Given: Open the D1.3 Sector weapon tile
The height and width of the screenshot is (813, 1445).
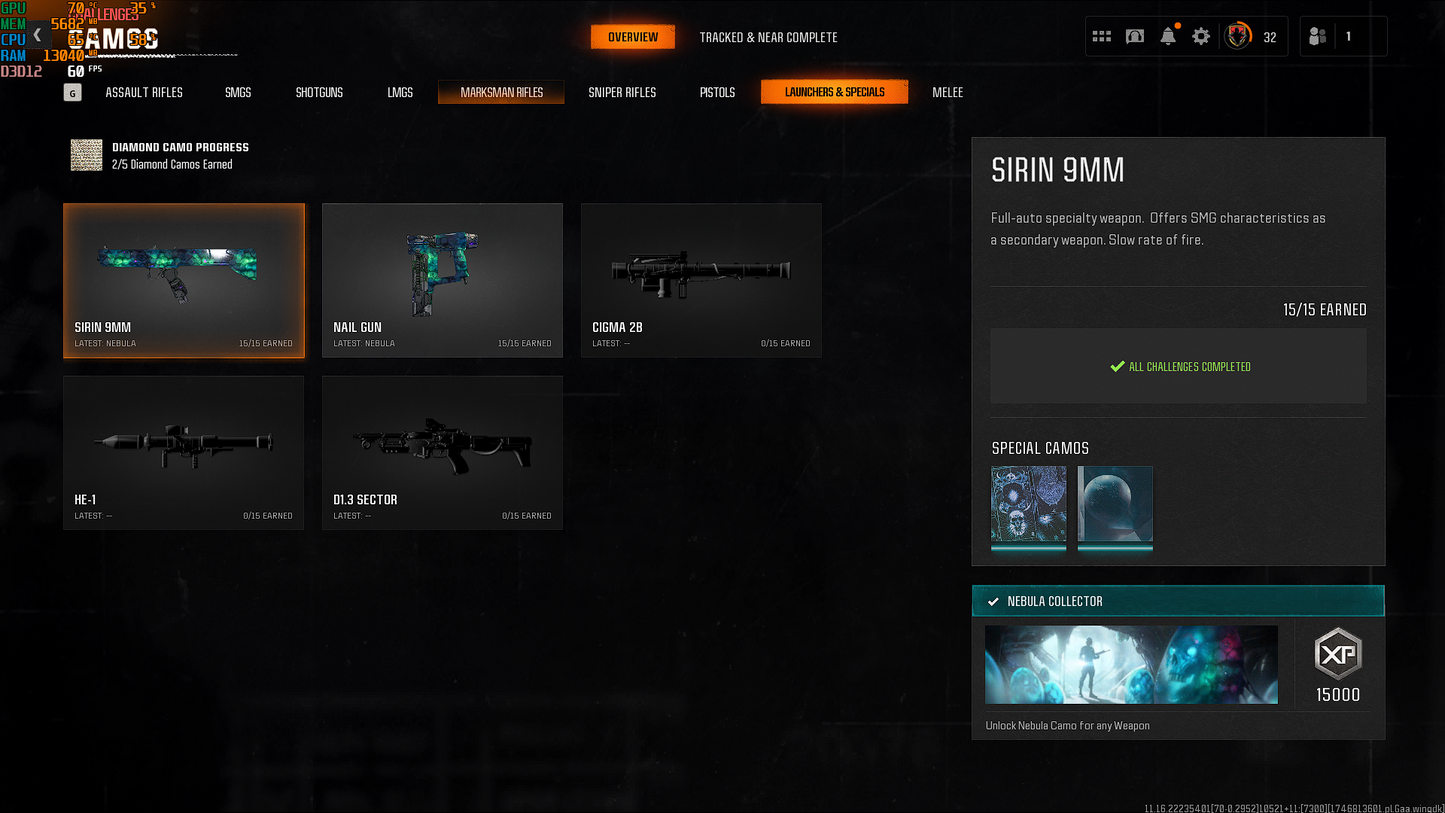Looking at the screenshot, I should pos(442,452).
